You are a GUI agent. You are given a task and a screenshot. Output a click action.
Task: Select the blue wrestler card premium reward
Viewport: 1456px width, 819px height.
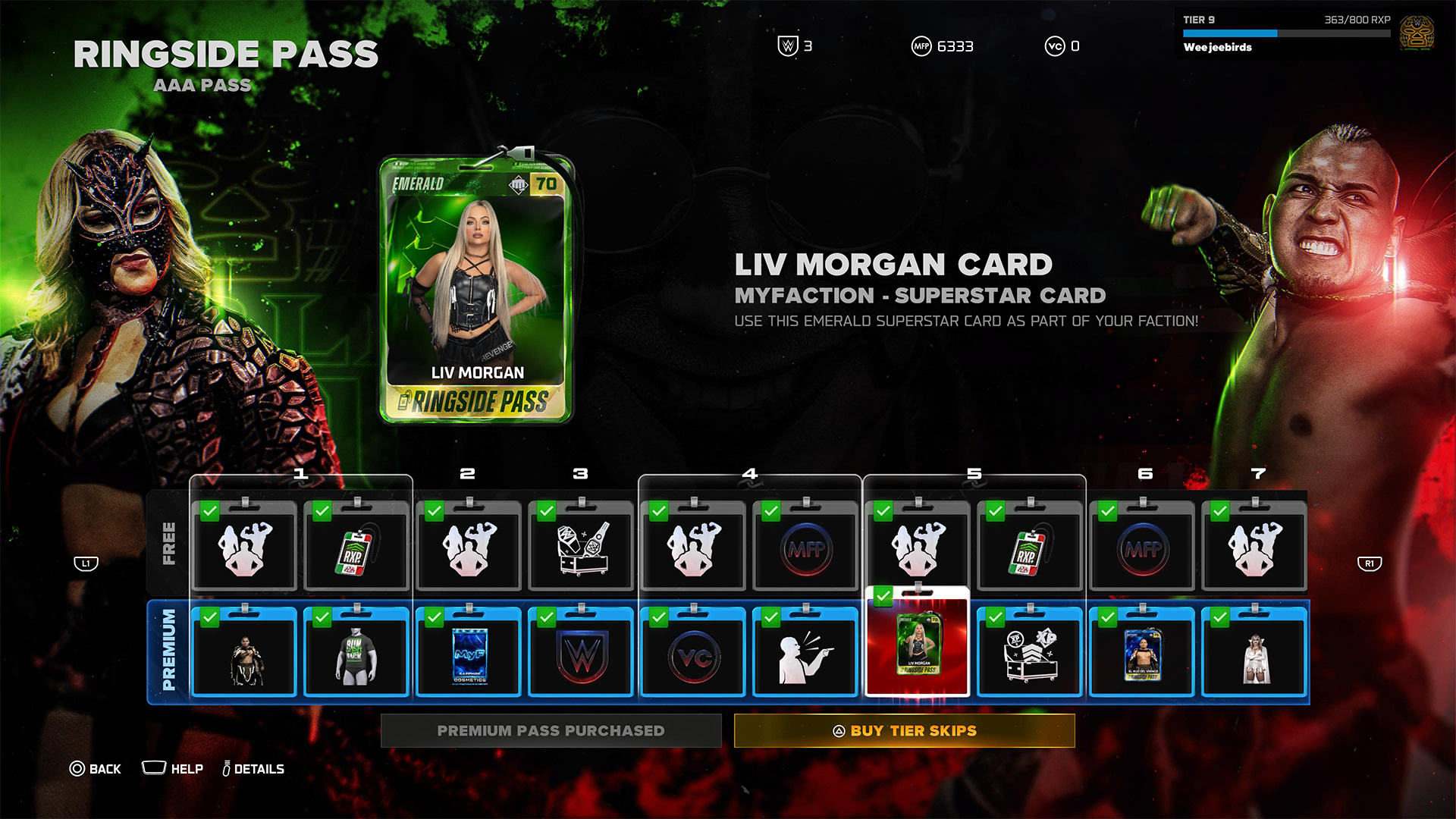[x=1142, y=653]
